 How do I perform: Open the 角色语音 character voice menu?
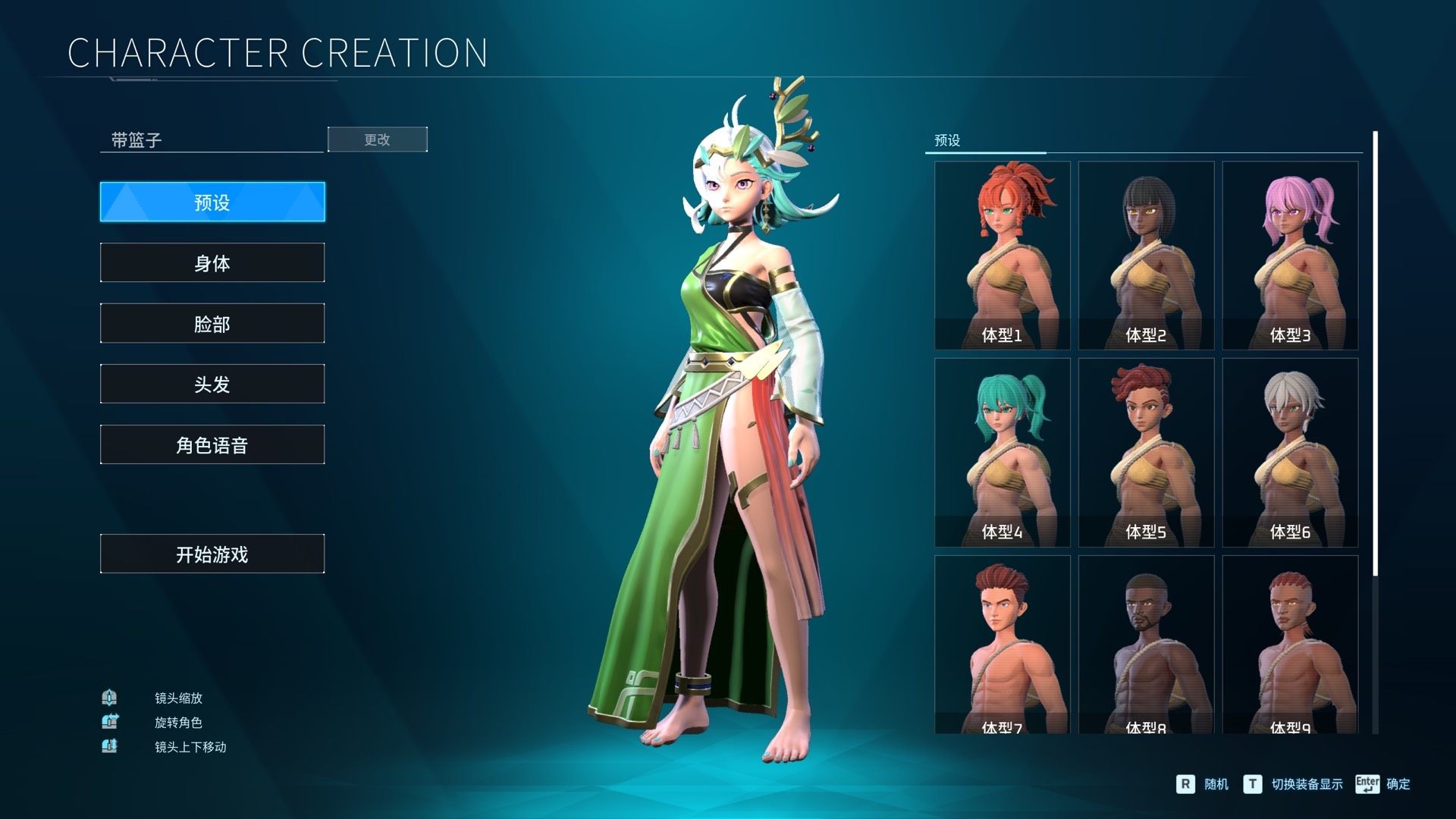[x=212, y=444]
